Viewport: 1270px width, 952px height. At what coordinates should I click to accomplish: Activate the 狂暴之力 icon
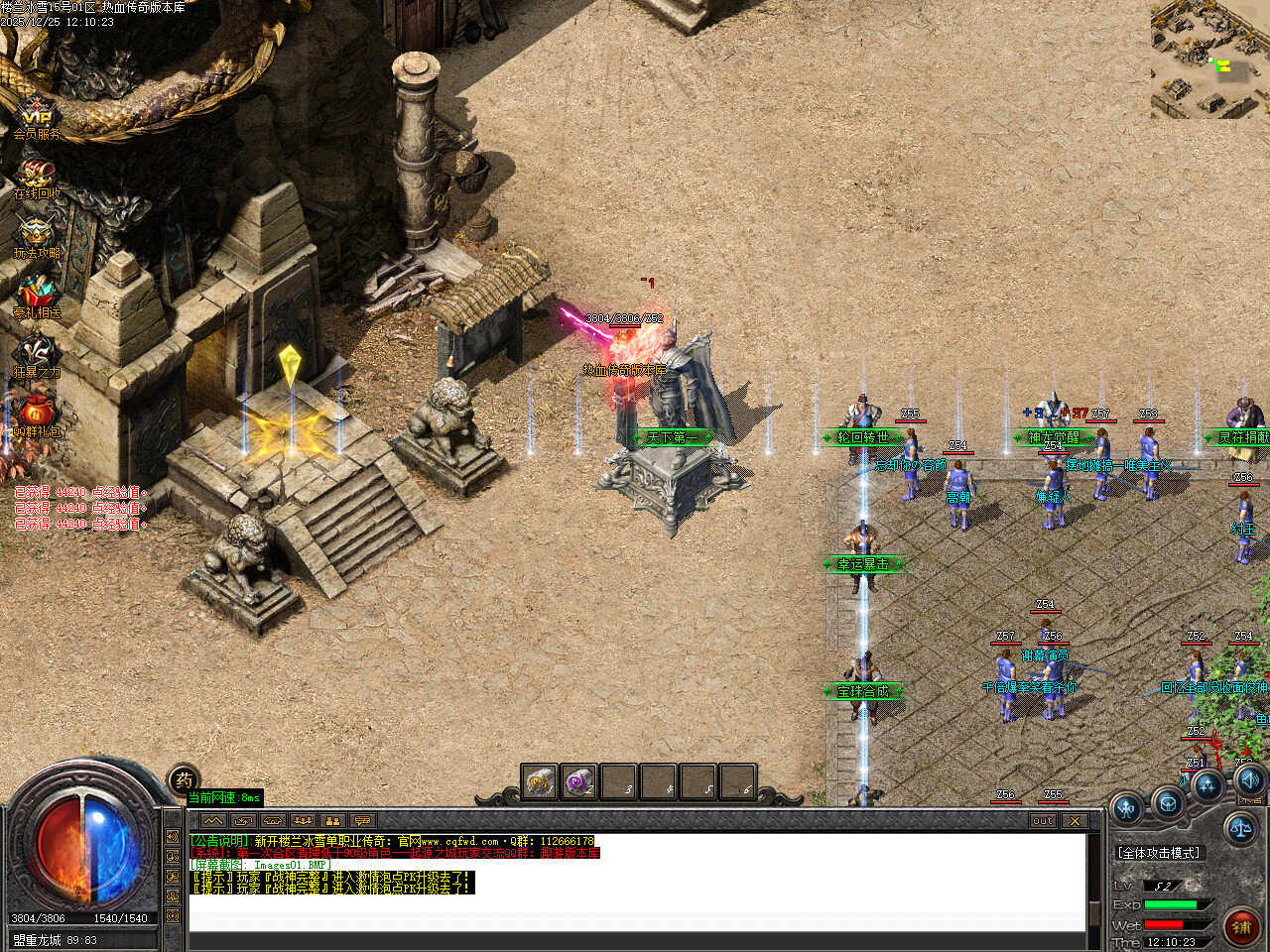coord(37,355)
